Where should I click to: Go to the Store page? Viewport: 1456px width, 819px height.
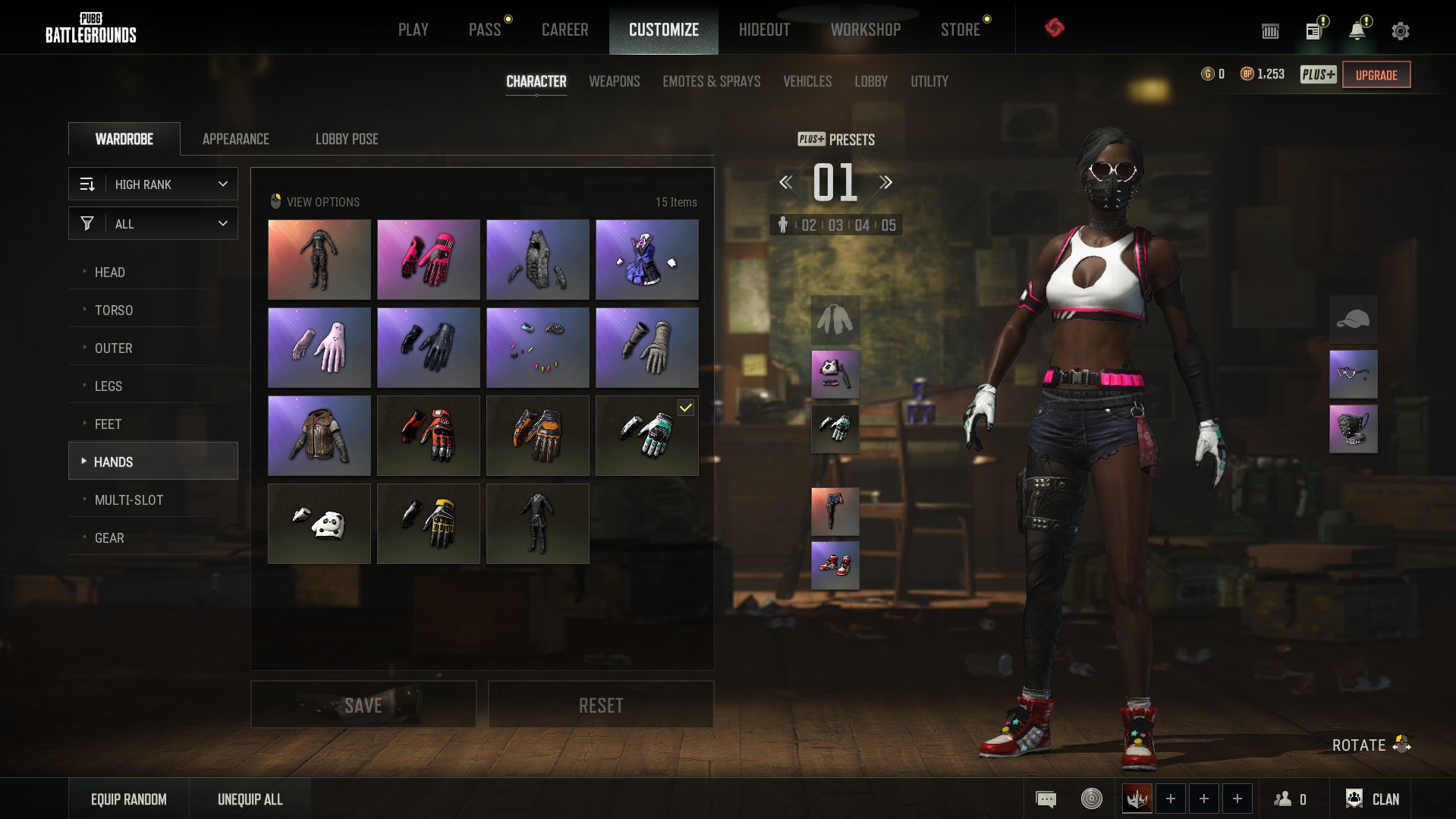tap(960, 30)
